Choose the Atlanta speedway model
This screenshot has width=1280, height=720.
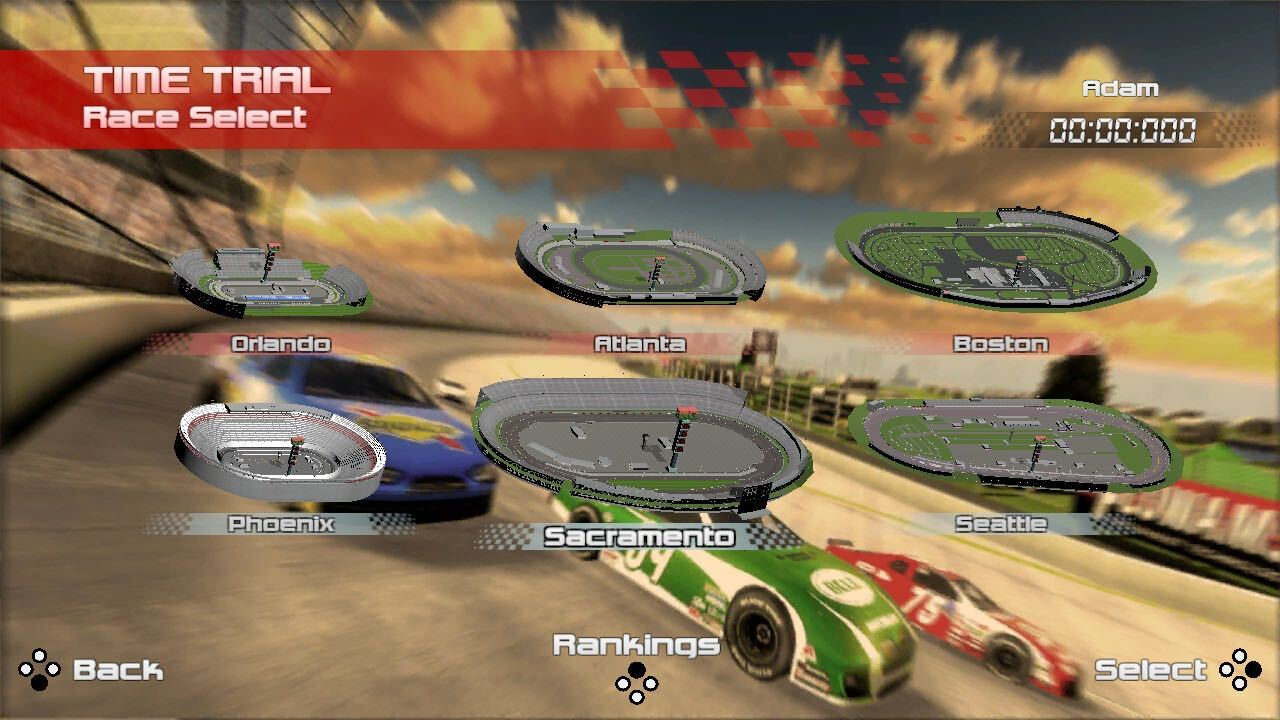[x=641, y=264]
